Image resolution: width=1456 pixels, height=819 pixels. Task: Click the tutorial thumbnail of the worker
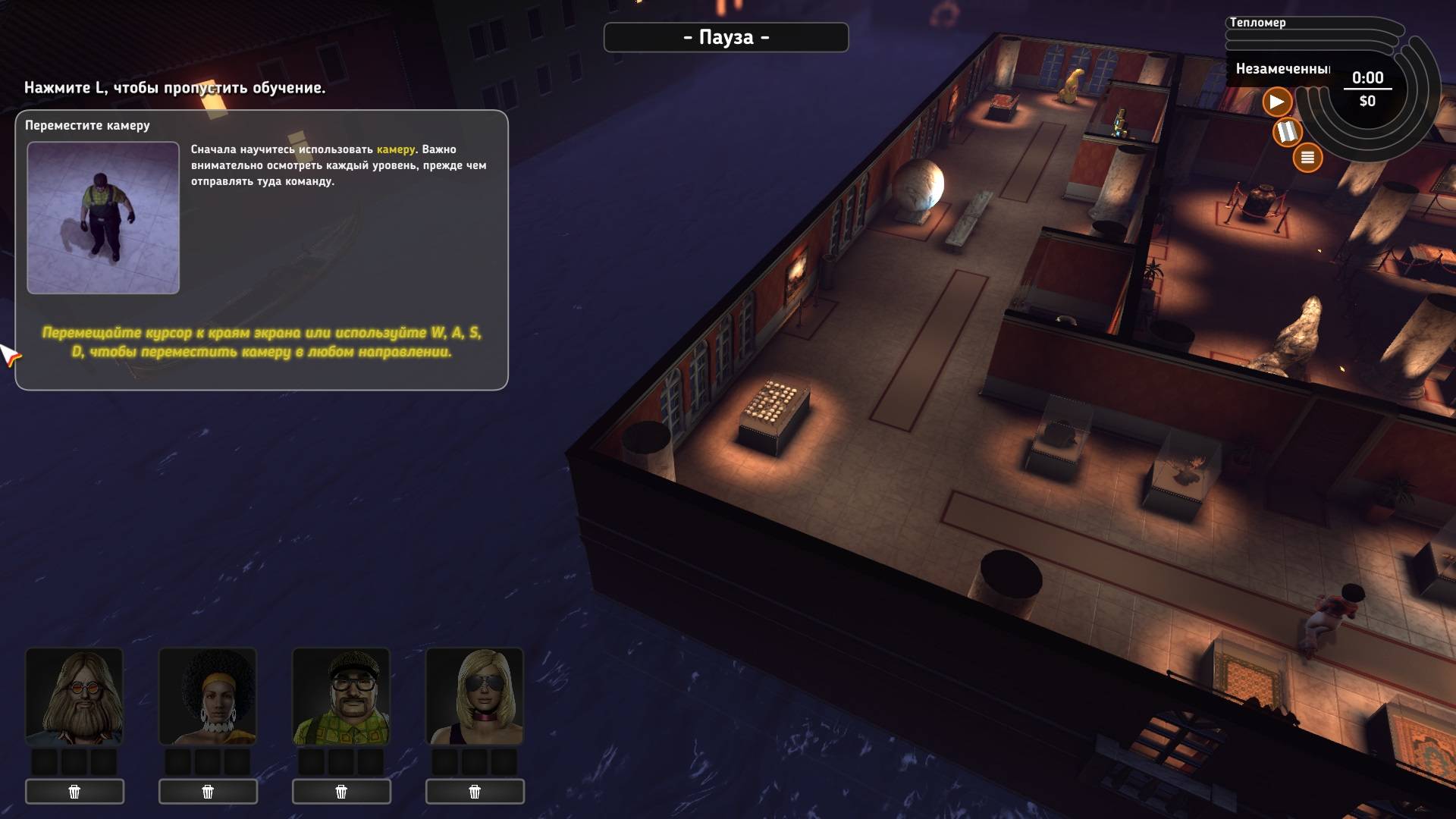point(103,218)
